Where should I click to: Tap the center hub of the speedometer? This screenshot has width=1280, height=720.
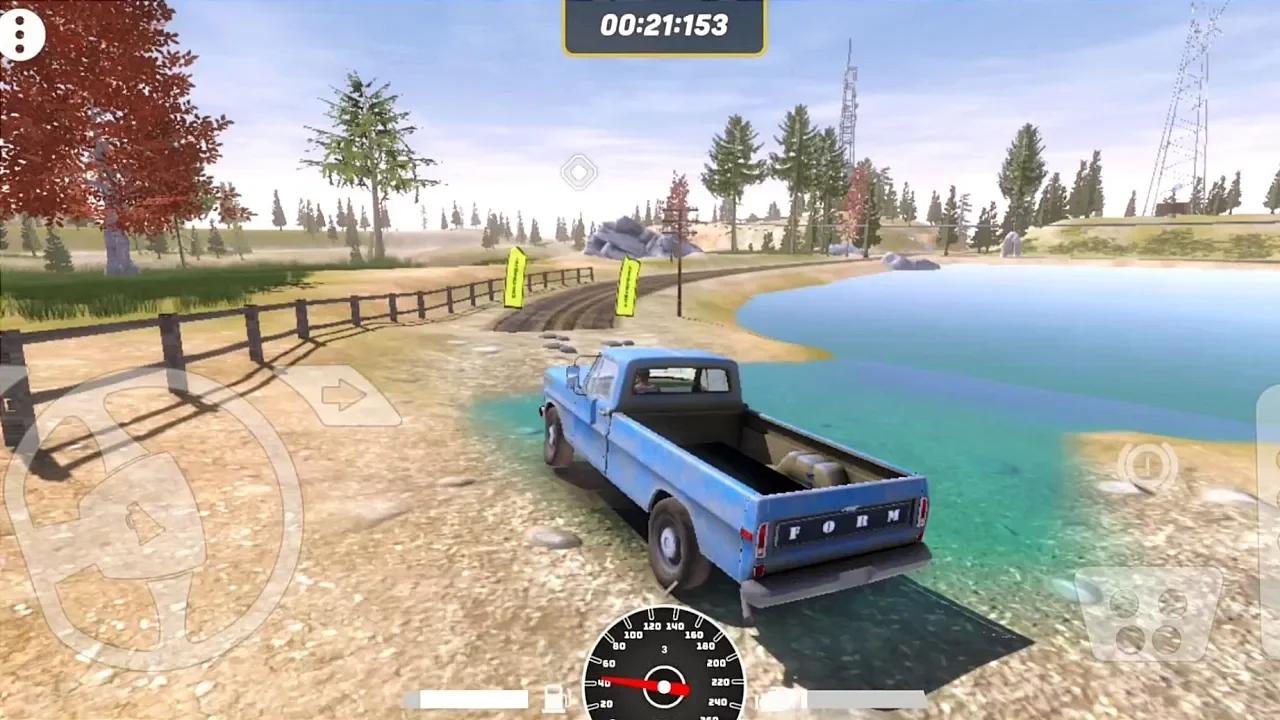click(664, 685)
